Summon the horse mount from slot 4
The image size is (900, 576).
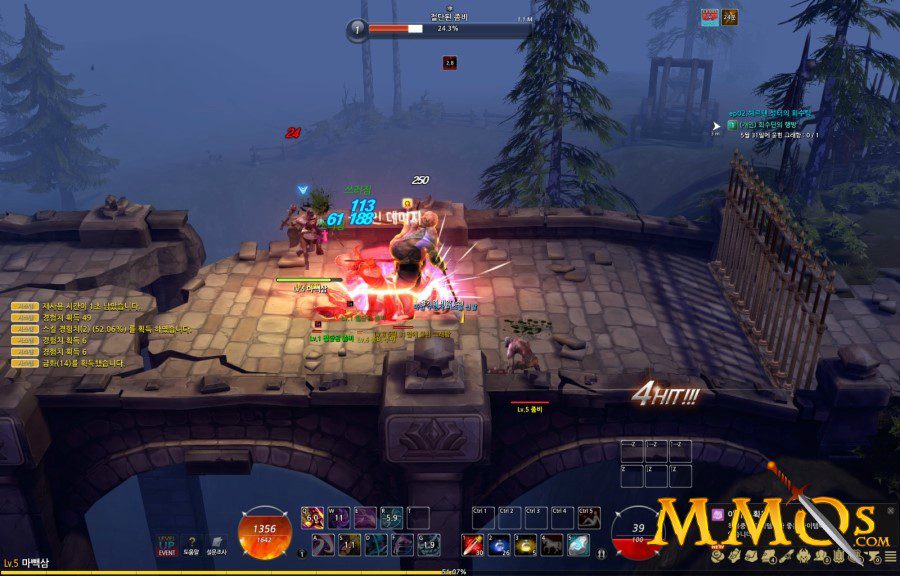click(x=551, y=545)
